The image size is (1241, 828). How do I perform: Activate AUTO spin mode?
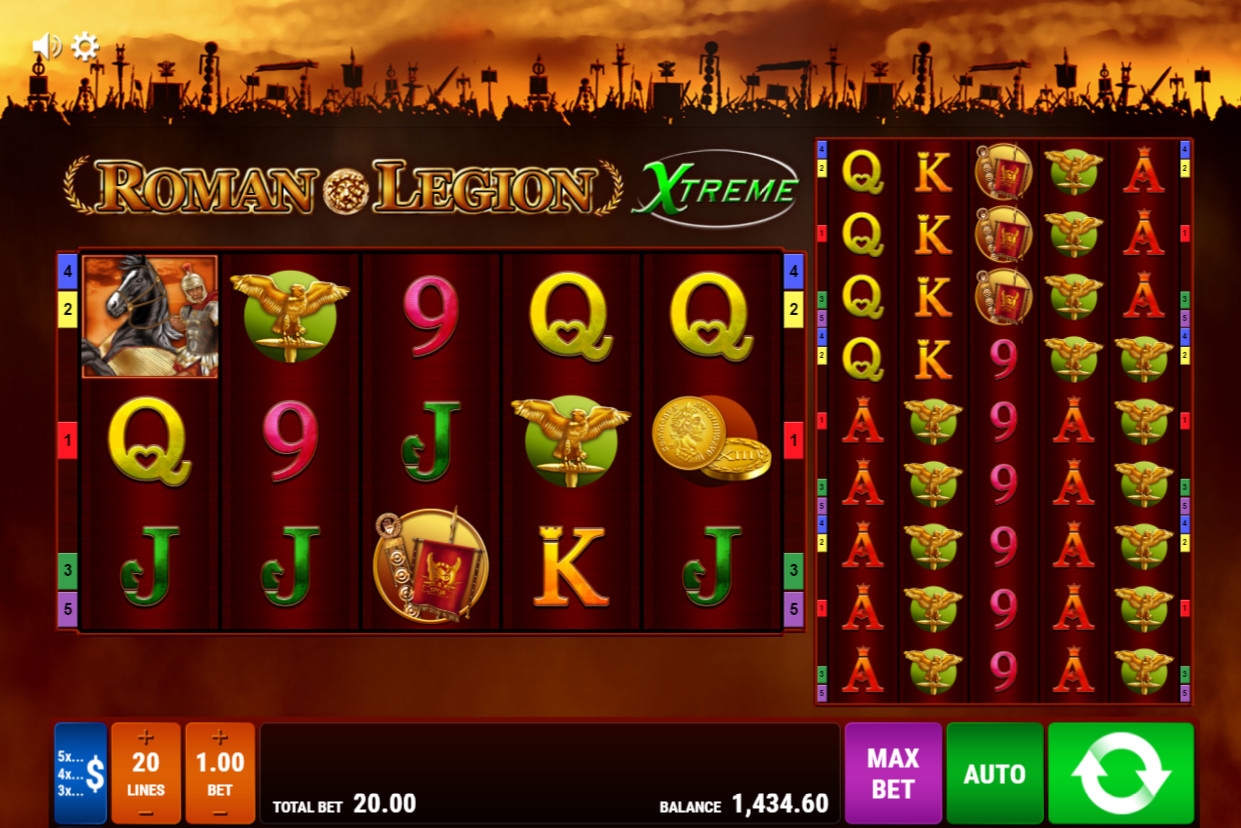click(x=994, y=773)
